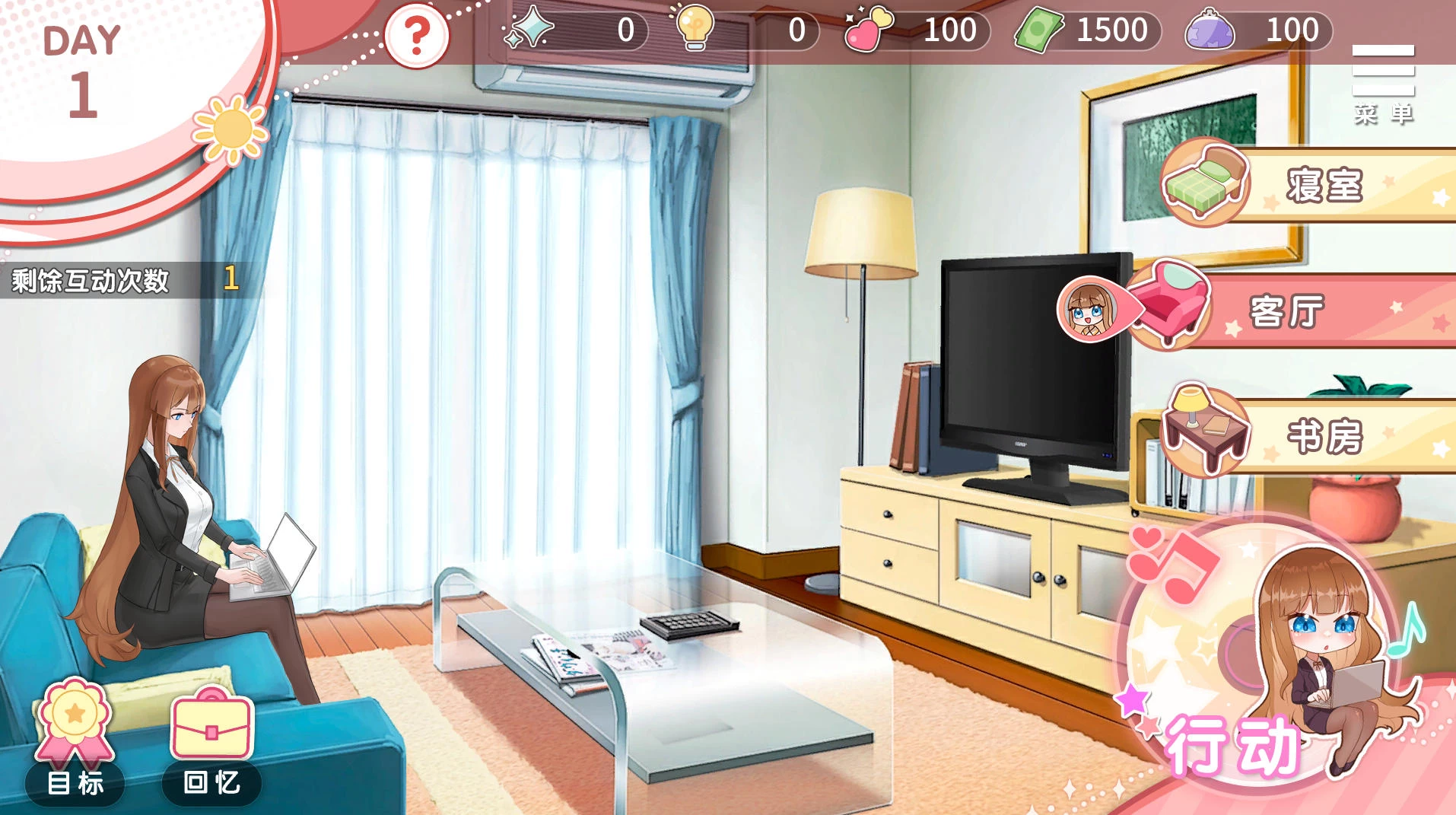Switch to the 寝室 bedroom room
This screenshot has width=1456, height=815.
1325,185
